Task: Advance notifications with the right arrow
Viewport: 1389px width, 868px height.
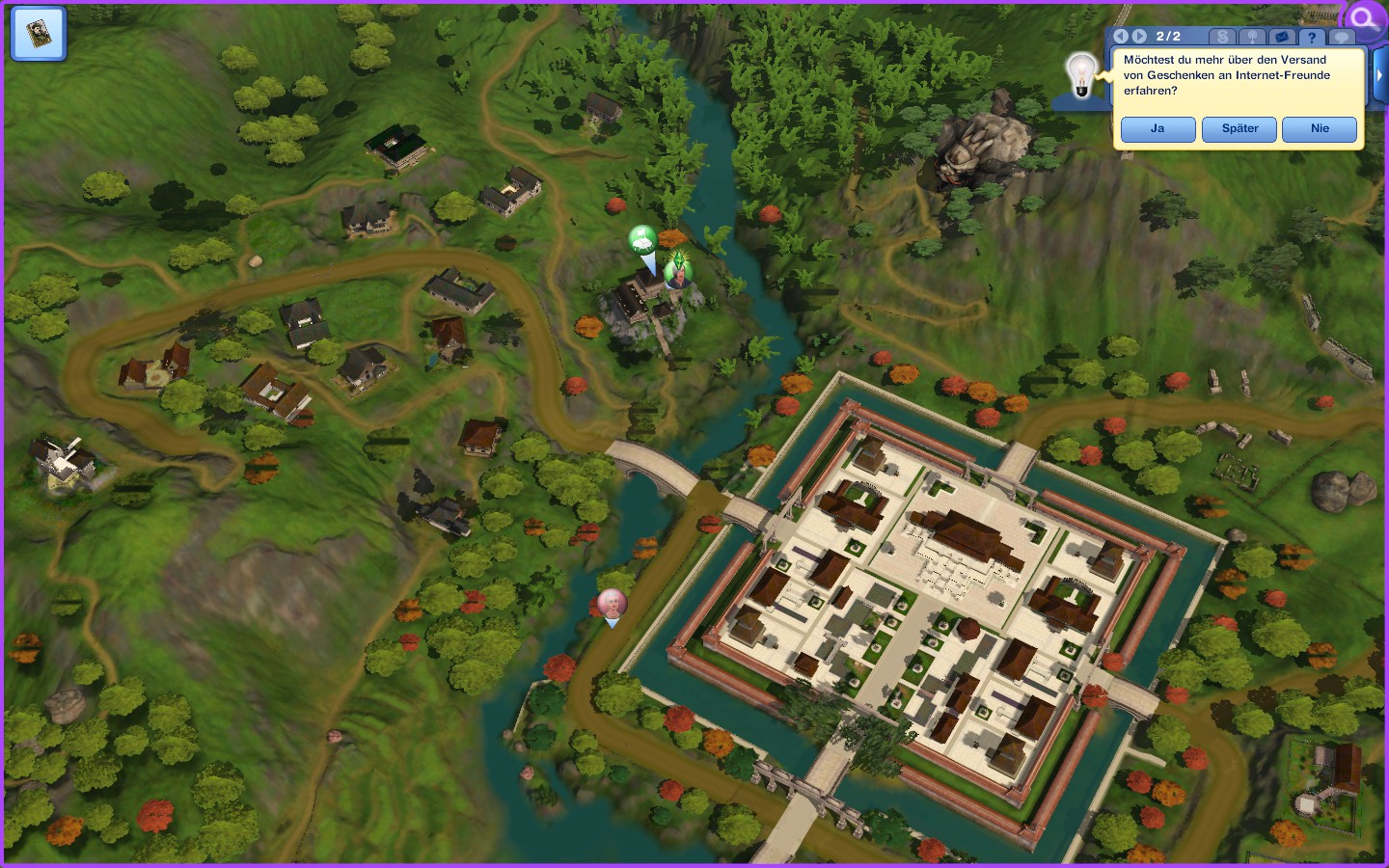Action: click(1139, 37)
